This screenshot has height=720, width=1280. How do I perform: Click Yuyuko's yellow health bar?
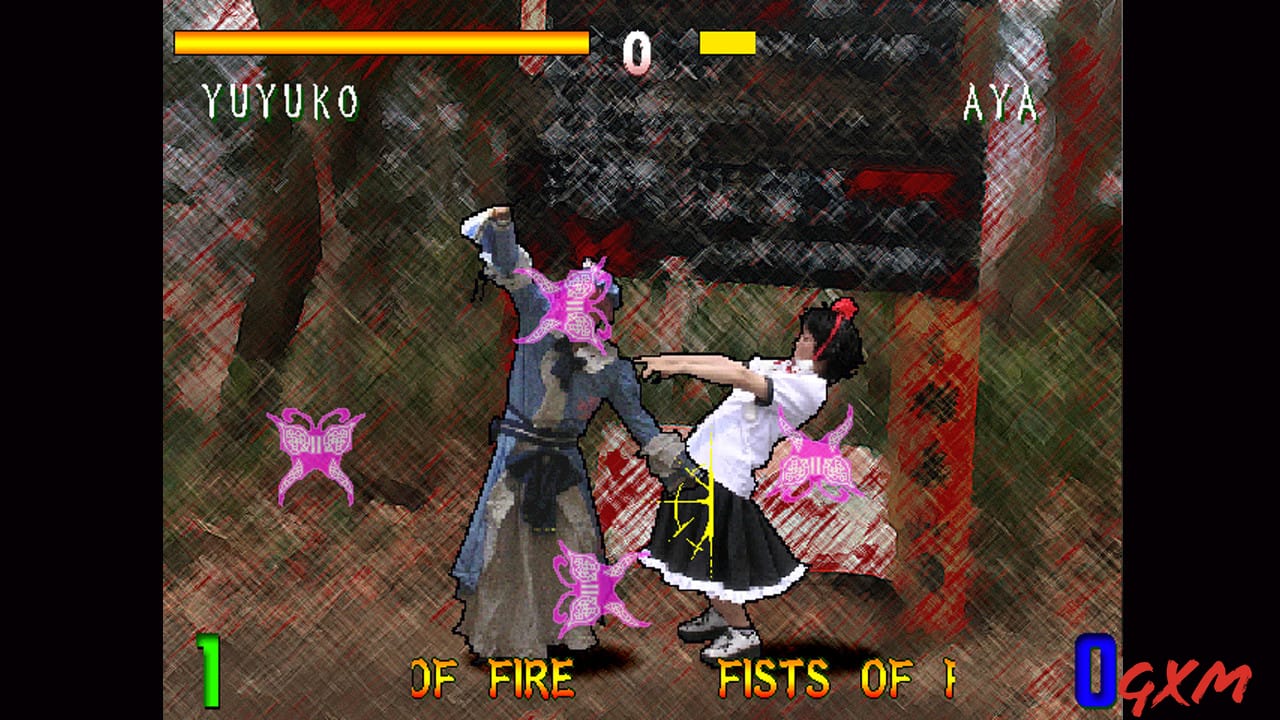point(380,42)
